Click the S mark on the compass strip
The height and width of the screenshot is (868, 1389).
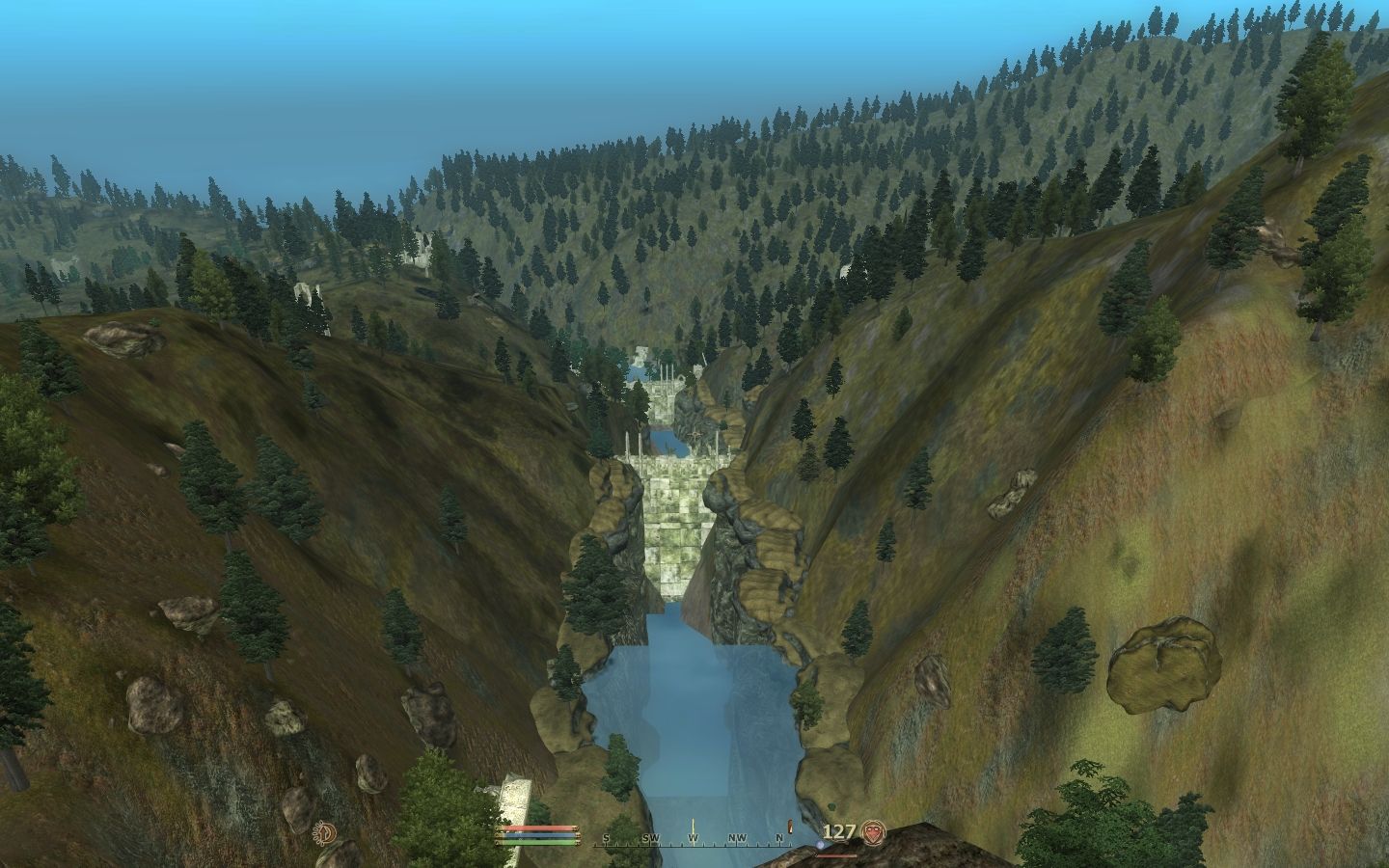pos(606,835)
